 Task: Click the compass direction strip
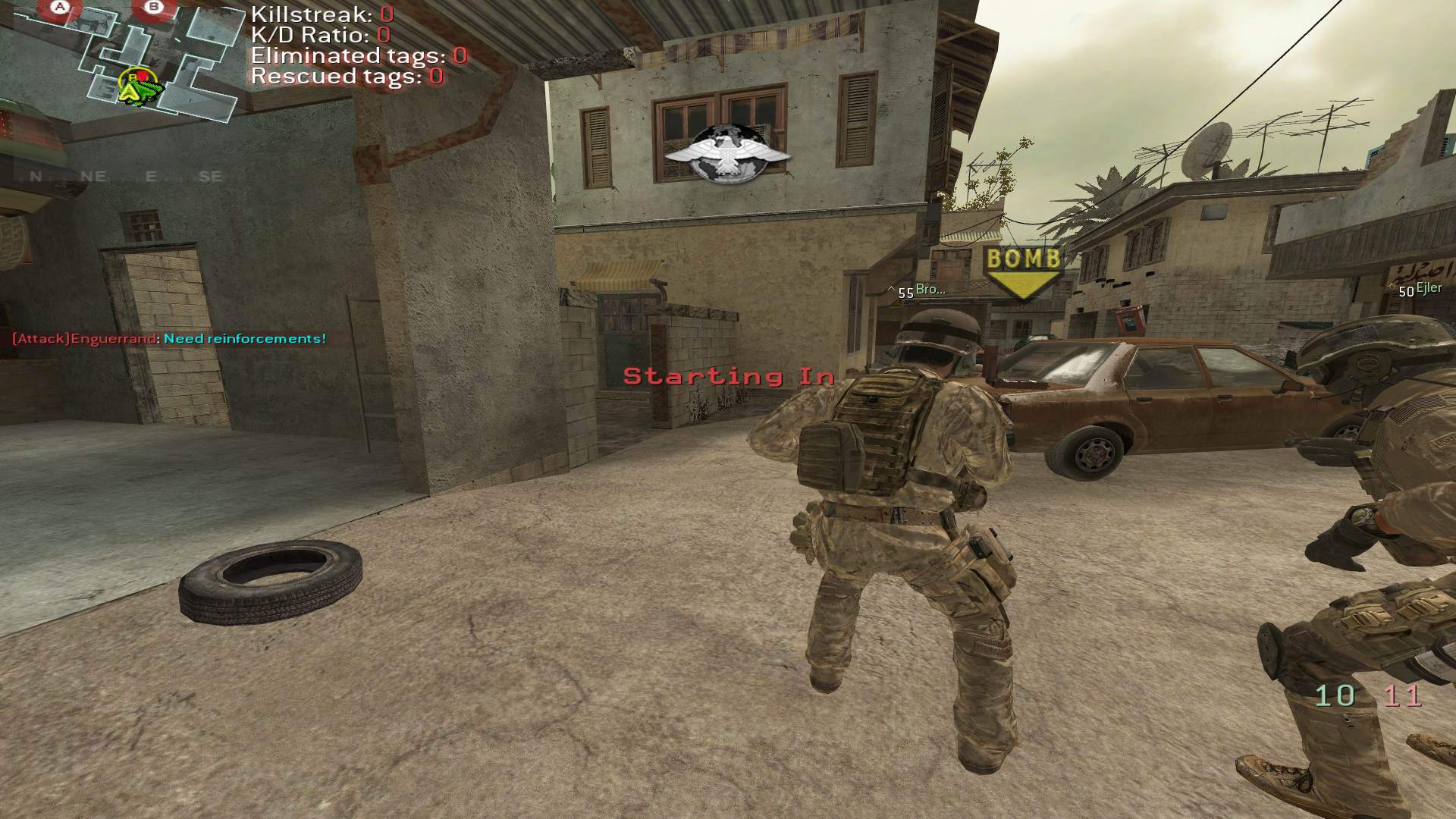pyautogui.click(x=126, y=177)
